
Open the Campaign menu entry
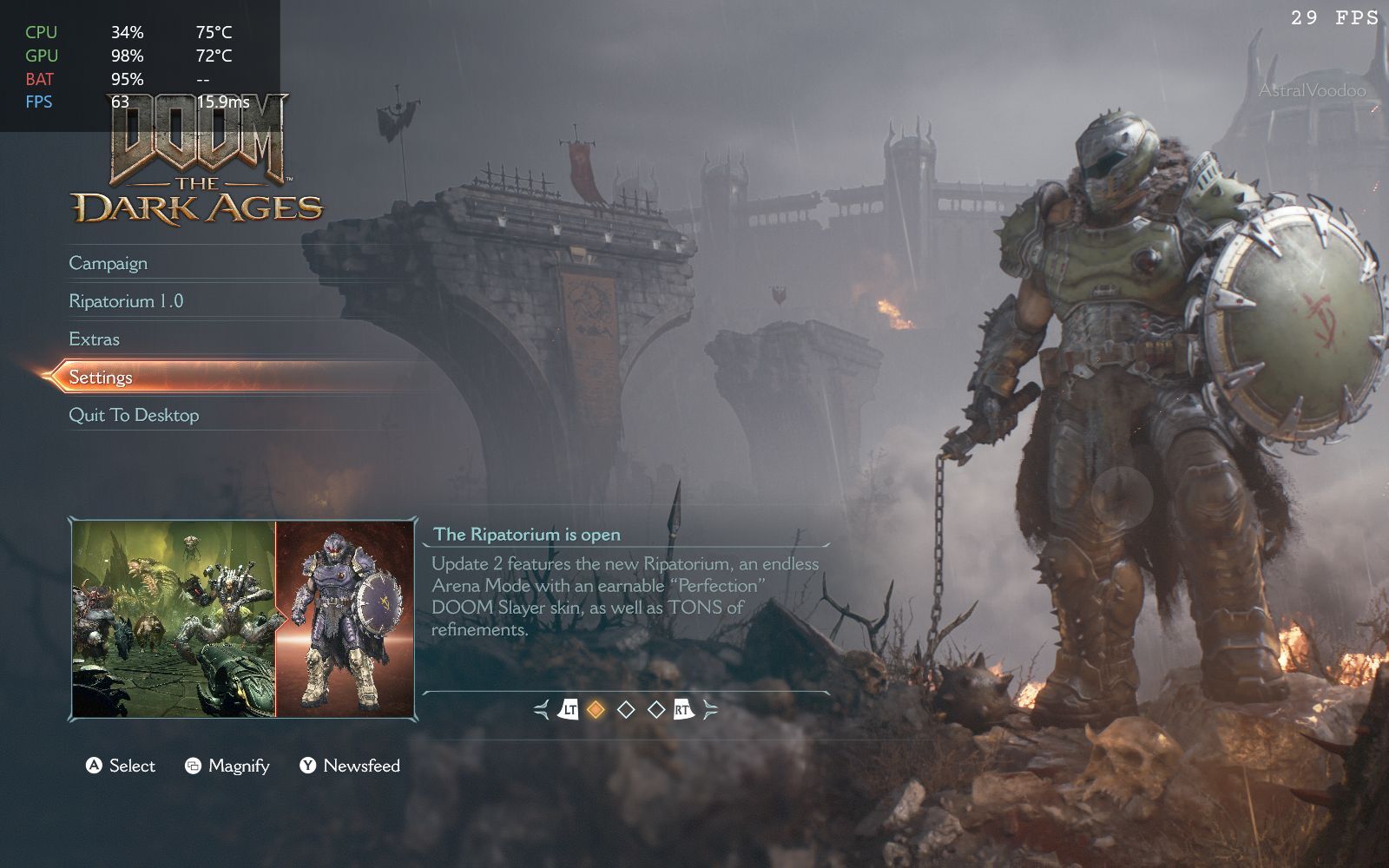[x=109, y=263]
